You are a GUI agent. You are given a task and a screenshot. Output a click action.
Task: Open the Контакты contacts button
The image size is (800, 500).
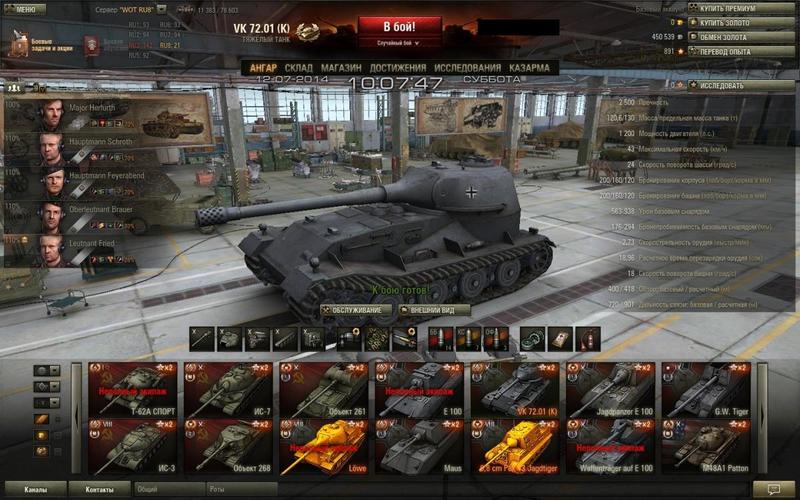click(101, 490)
